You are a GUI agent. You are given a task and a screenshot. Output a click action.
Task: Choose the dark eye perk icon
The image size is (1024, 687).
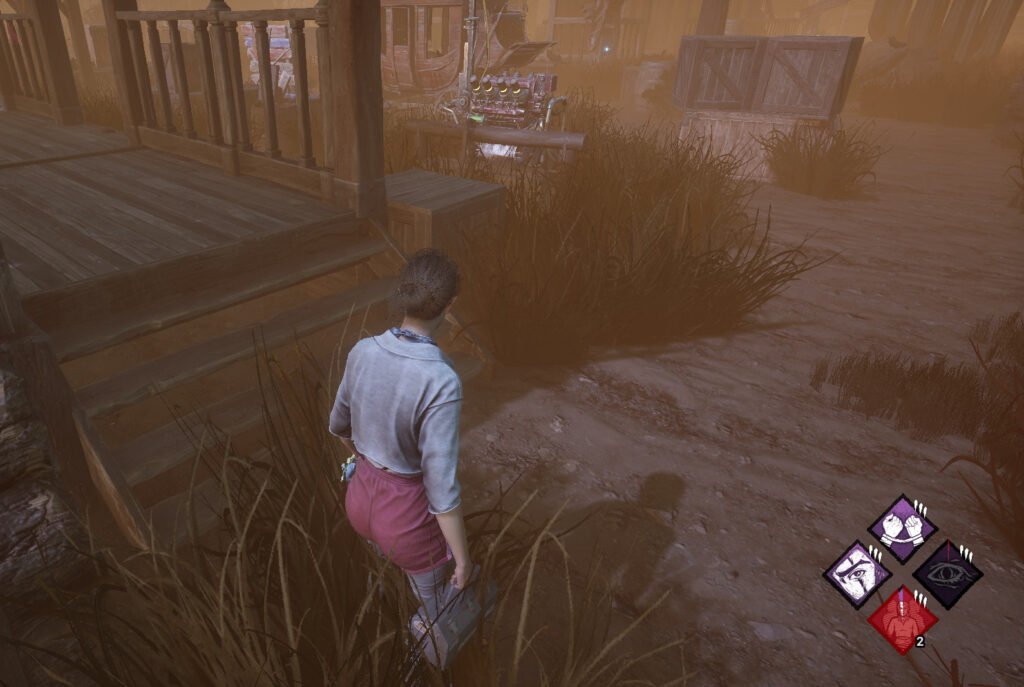click(947, 574)
